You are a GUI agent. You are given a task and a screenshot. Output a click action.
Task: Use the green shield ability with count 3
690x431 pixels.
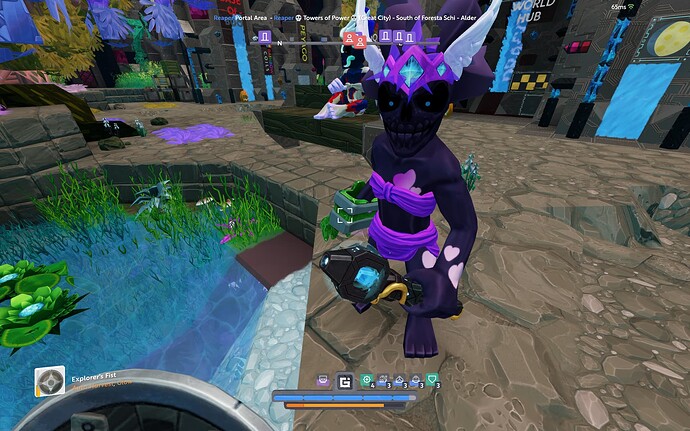coord(432,380)
